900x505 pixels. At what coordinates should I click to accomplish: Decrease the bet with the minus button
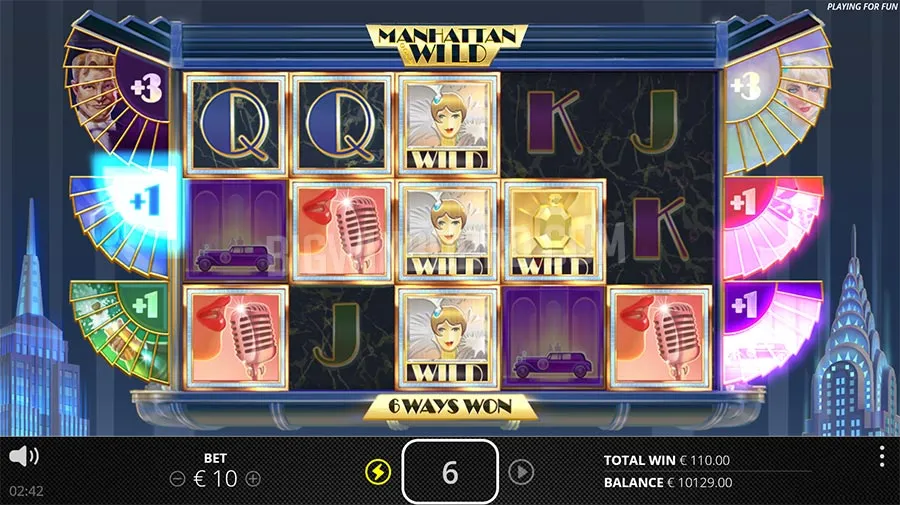[x=177, y=479]
